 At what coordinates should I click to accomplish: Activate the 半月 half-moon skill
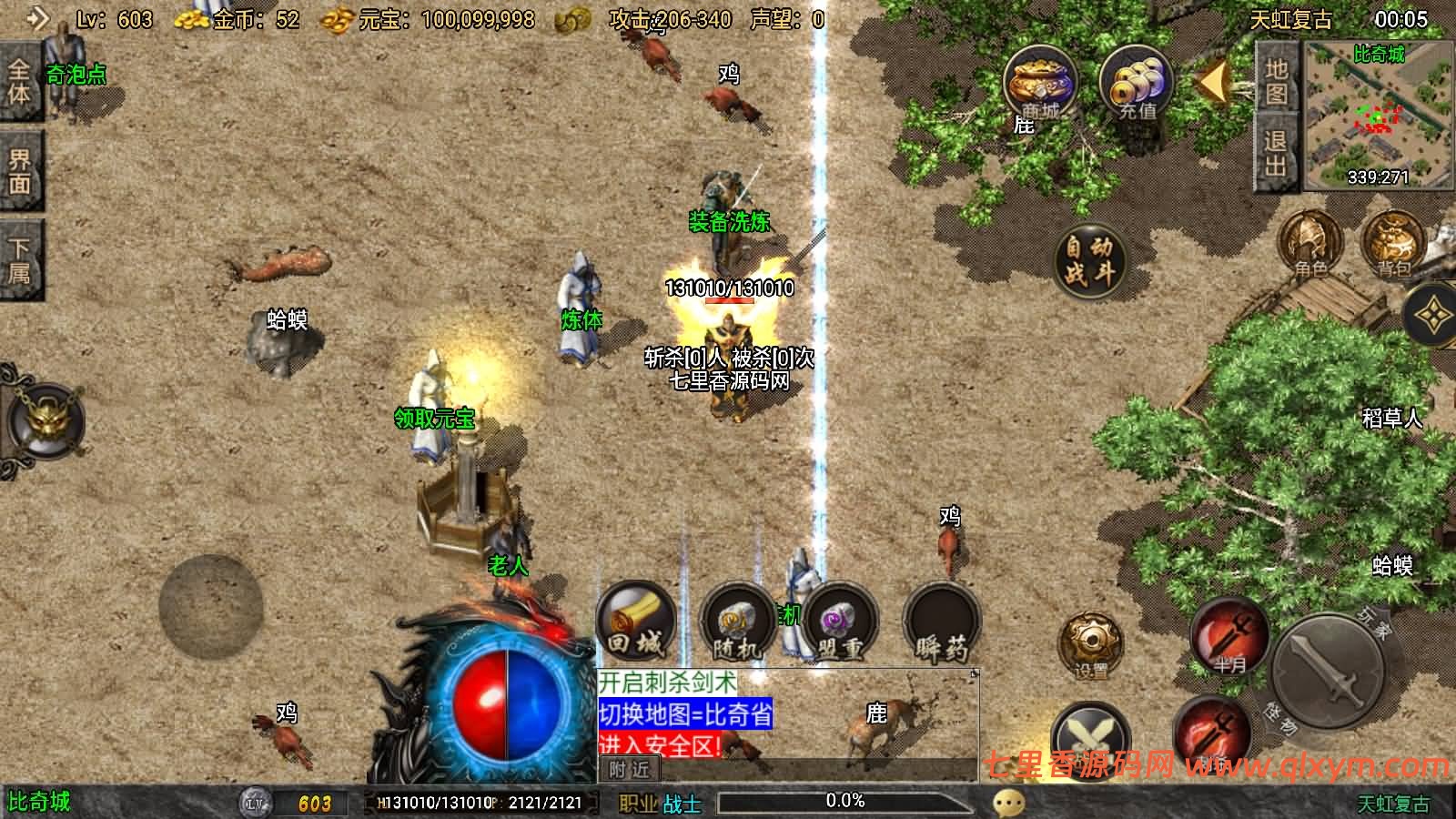1229,635
